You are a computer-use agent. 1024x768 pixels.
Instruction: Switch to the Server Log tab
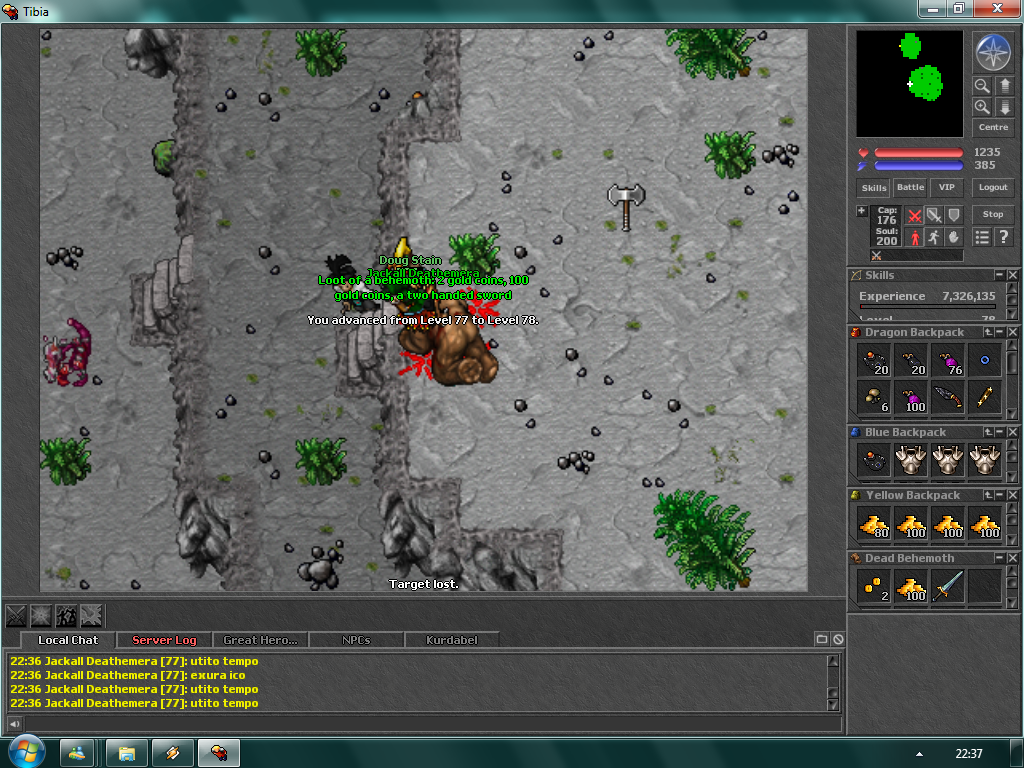point(164,640)
